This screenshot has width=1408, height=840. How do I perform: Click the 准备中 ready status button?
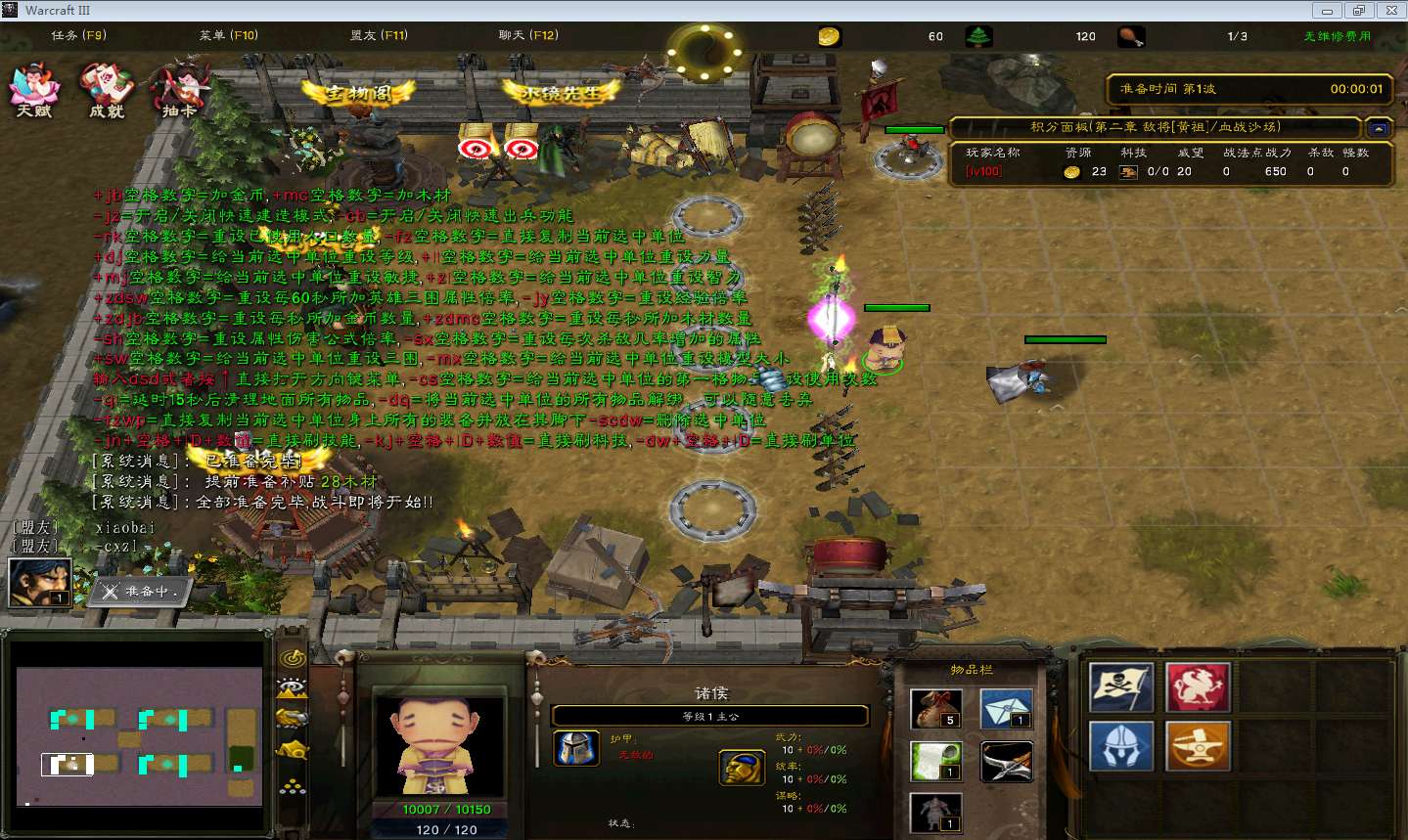click(x=143, y=591)
